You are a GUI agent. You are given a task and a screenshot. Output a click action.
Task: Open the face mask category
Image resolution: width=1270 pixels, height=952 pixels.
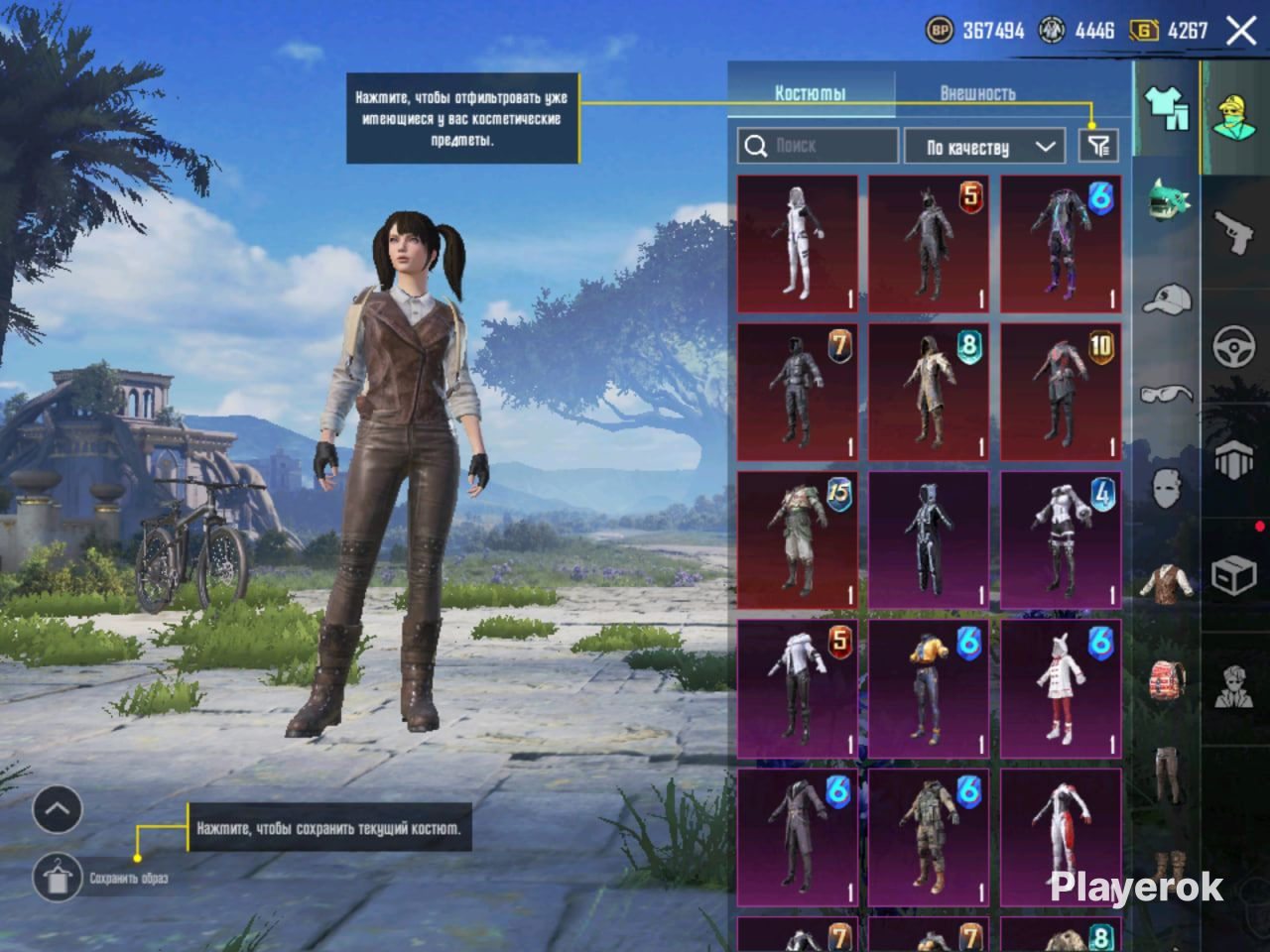click(1167, 488)
